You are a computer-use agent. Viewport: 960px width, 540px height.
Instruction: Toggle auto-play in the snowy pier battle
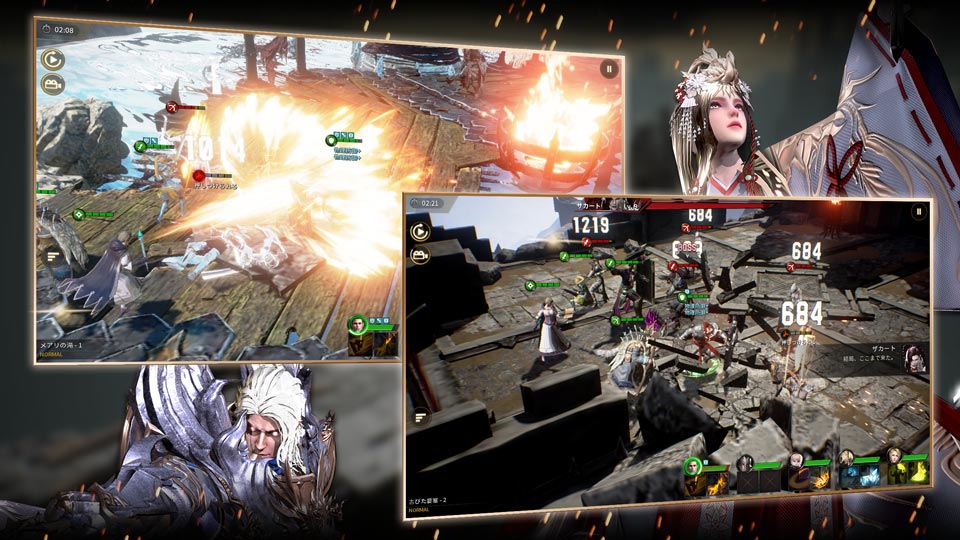(x=52, y=60)
